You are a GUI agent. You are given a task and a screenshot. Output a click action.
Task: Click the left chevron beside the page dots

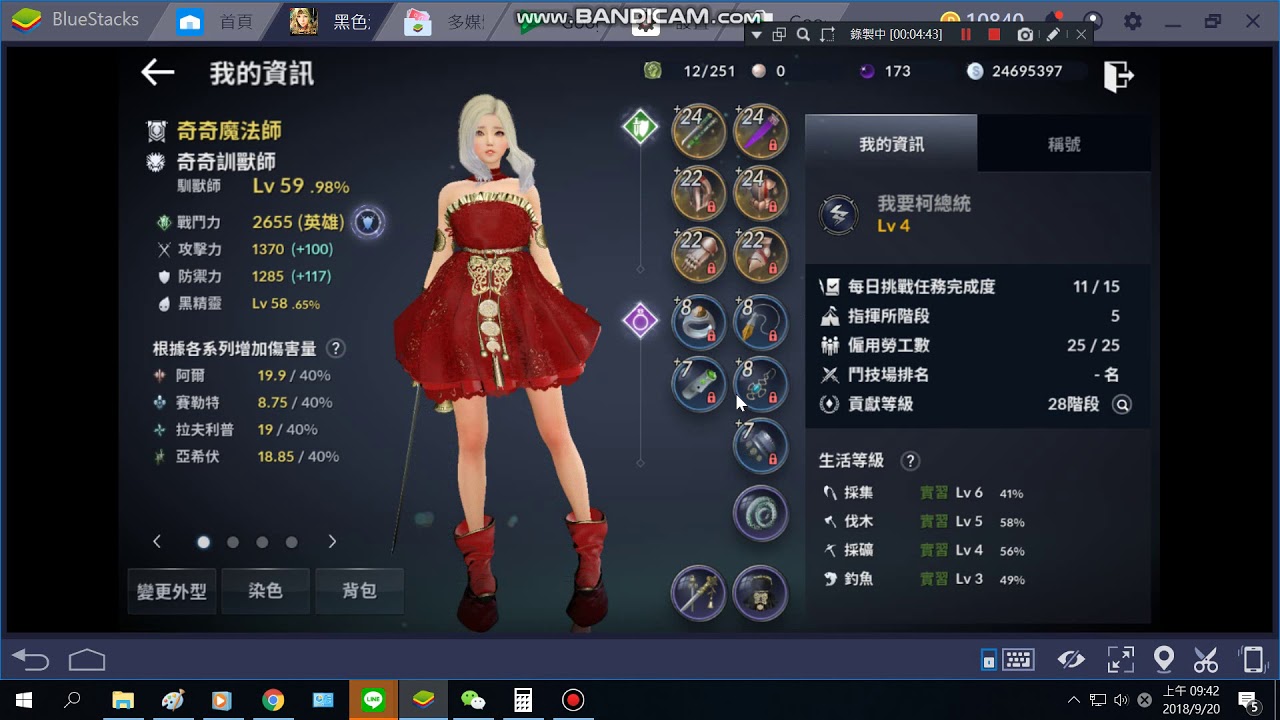157,541
